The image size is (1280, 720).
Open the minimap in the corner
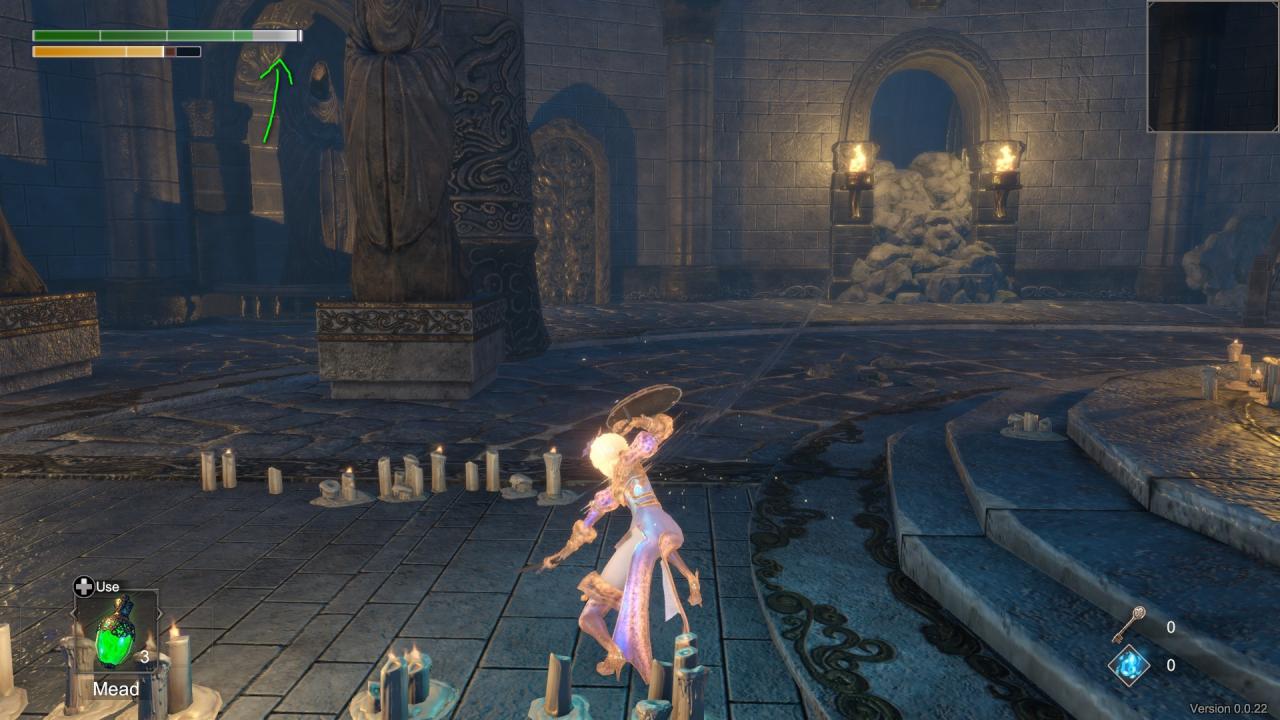pyautogui.click(x=1213, y=67)
